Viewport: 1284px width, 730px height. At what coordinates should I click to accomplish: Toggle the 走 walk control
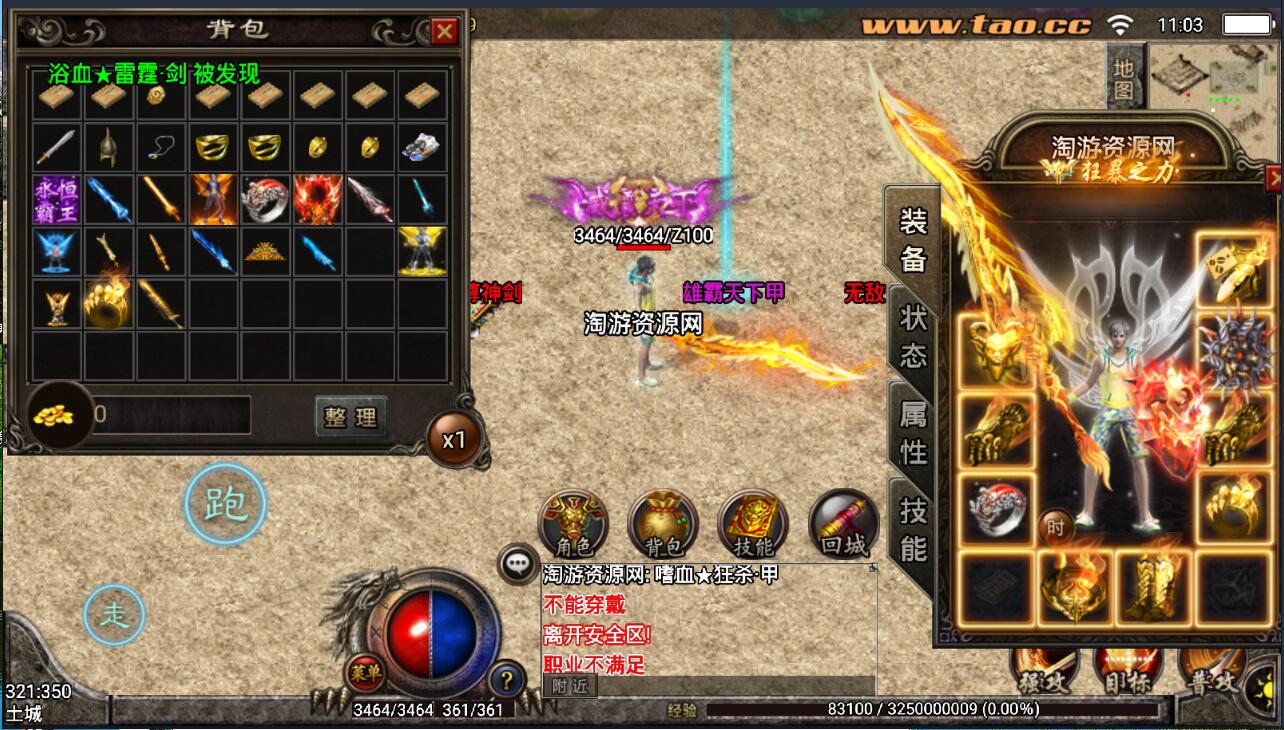coord(115,614)
